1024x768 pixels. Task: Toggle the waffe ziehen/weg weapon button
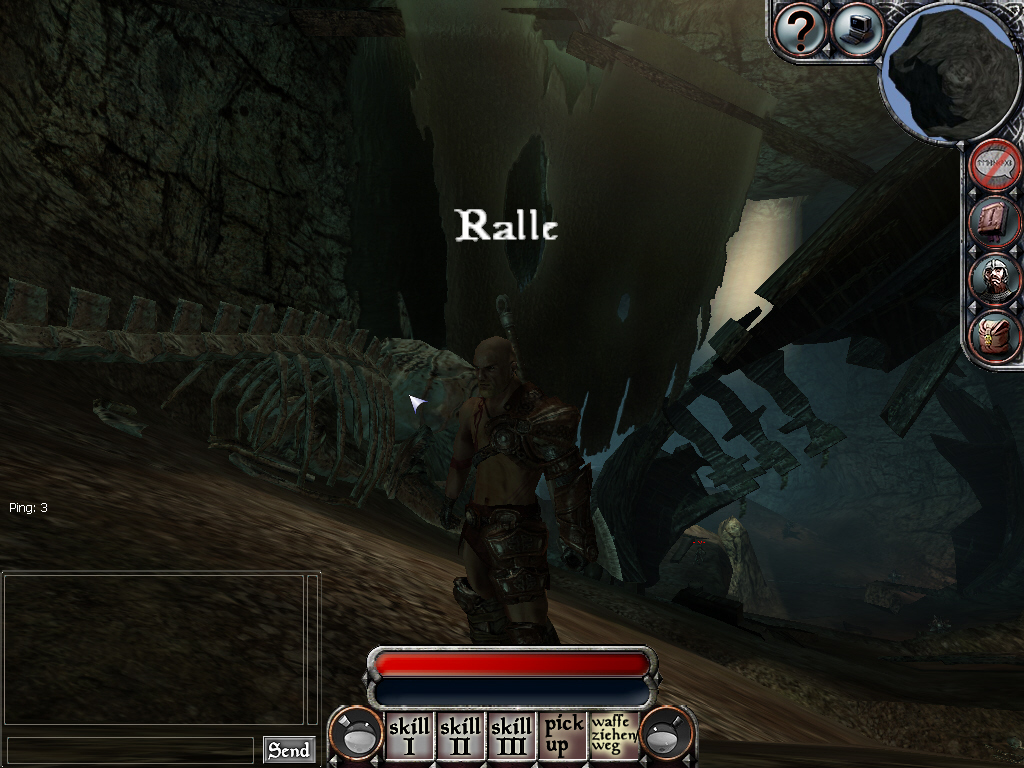coord(614,736)
